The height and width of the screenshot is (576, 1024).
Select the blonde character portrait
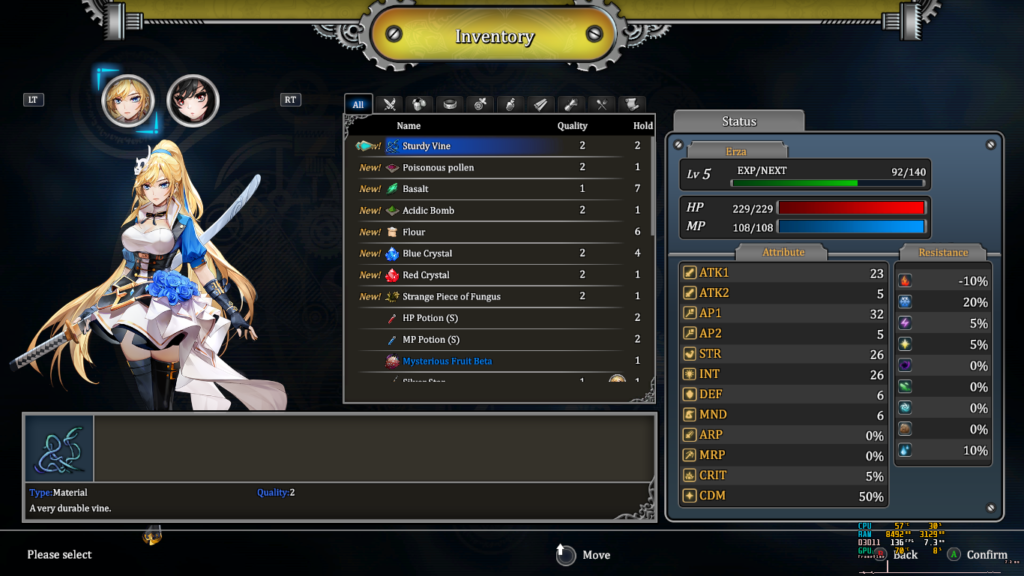click(x=128, y=101)
